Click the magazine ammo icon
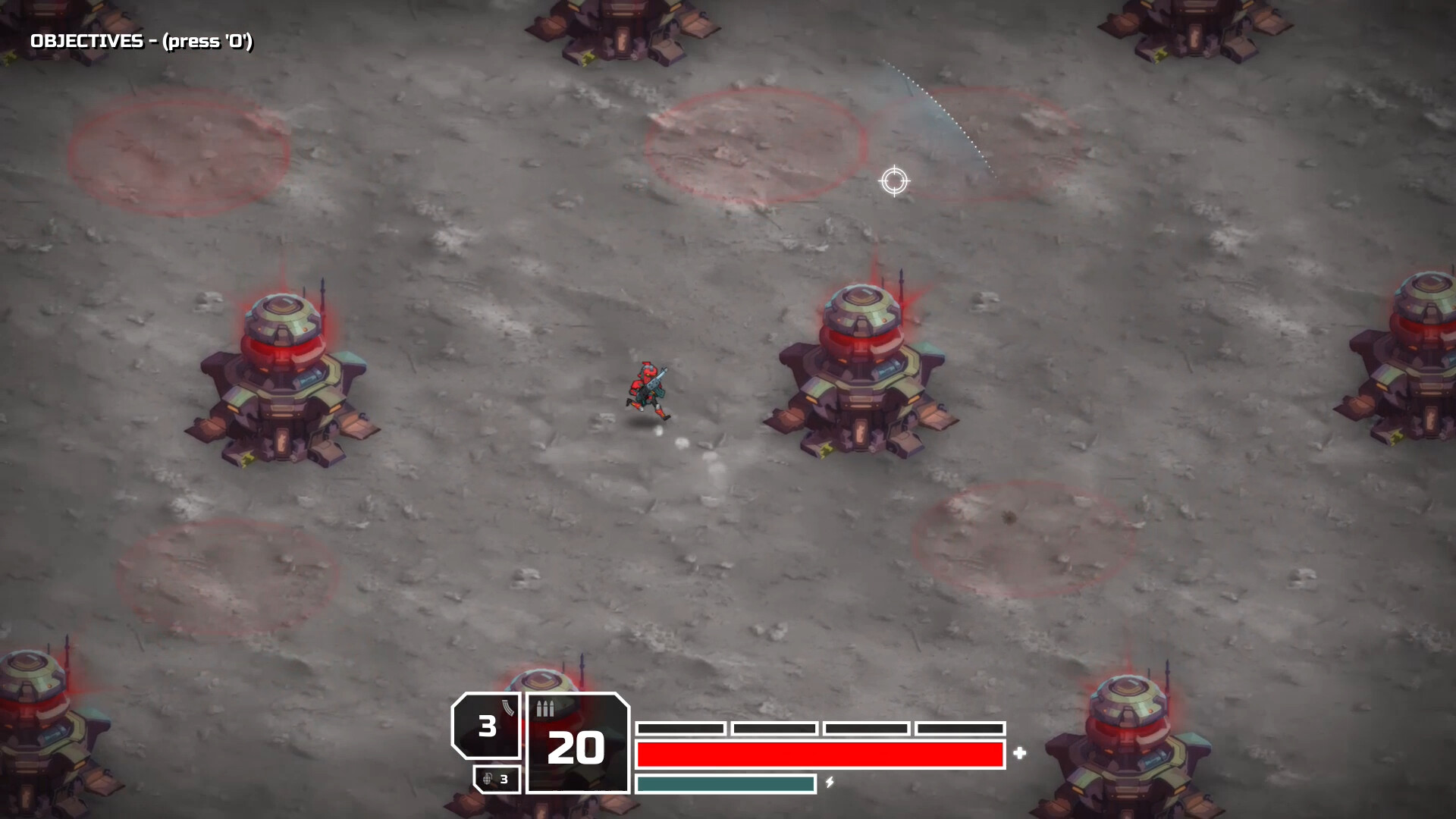1456x819 pixels. coord(507,709)
